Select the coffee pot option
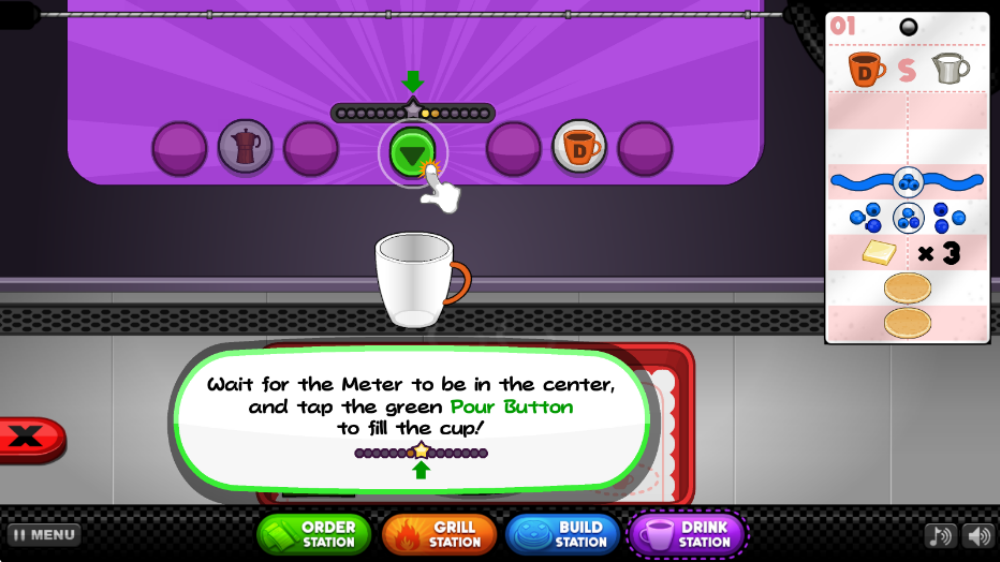 245,148
